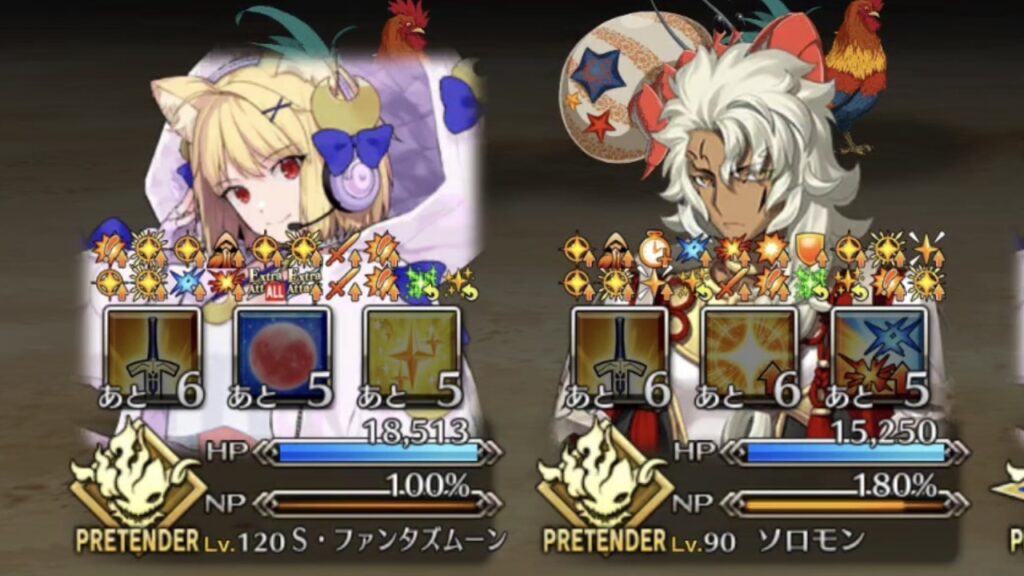1024x576 pixels.
Task: Use S・ファンタズムーン's golden sparkle skill
Action: click(x=411, y=357)
